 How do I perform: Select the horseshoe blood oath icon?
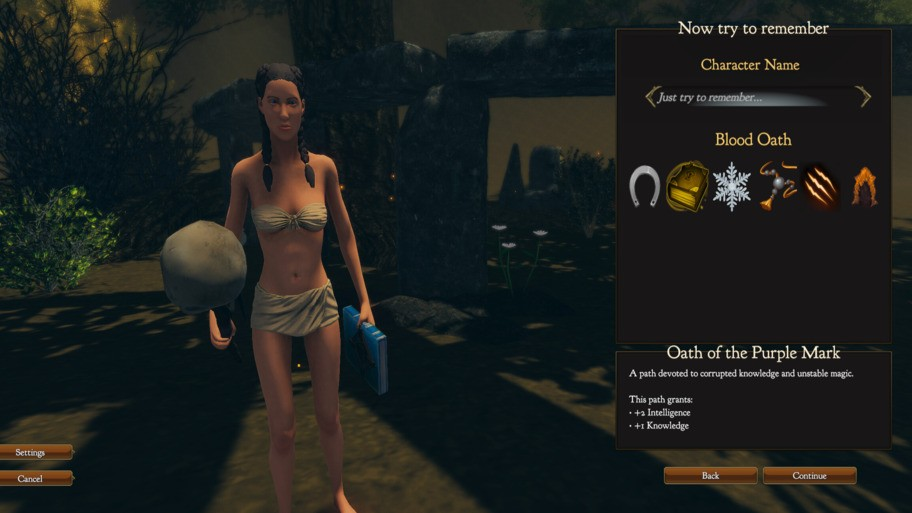[644, 186]
